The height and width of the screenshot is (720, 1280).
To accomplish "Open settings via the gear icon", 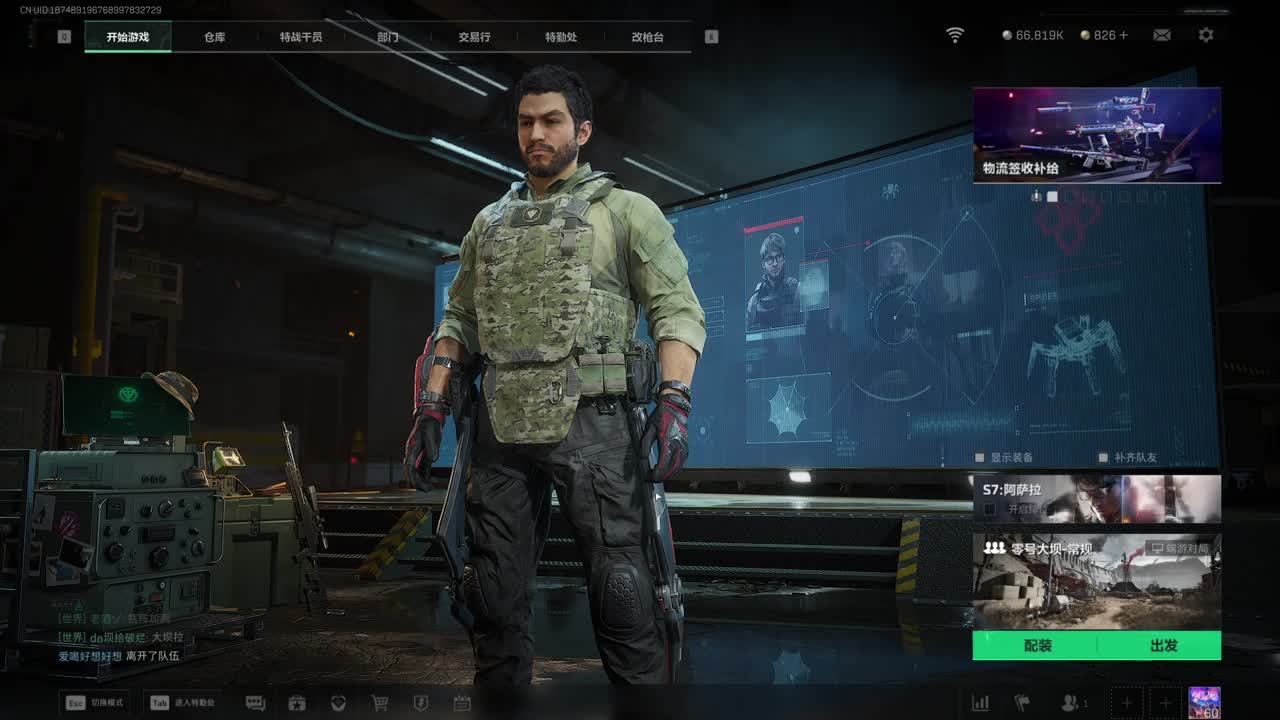I will pyautogui.click(x=1206, y=35).
